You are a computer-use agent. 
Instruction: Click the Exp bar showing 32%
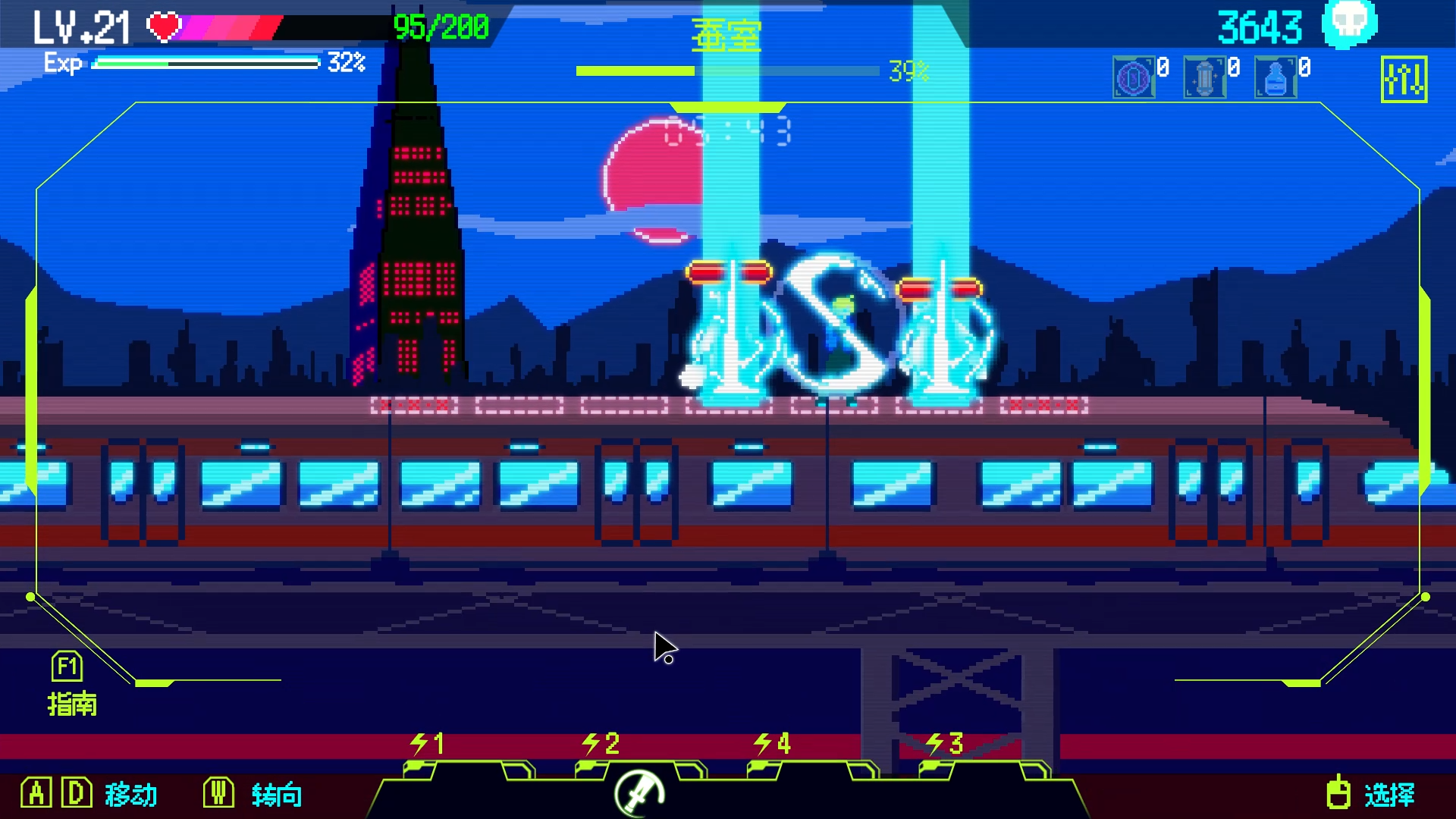tap(205, 64)
